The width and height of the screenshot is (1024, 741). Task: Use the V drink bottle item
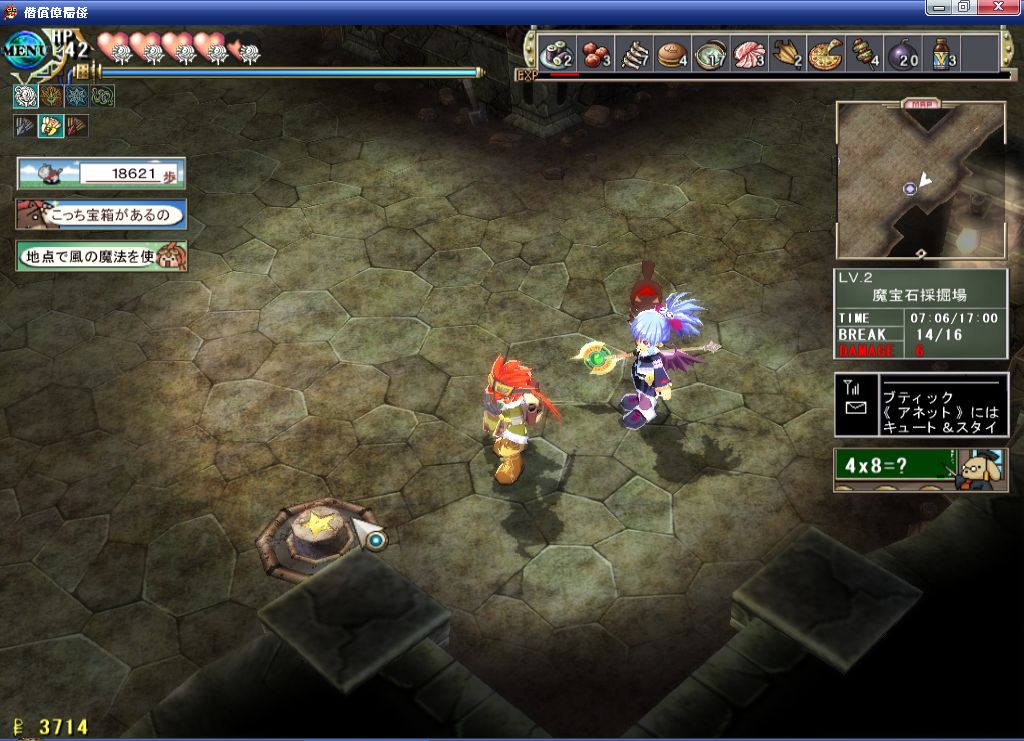click(941, 53)
